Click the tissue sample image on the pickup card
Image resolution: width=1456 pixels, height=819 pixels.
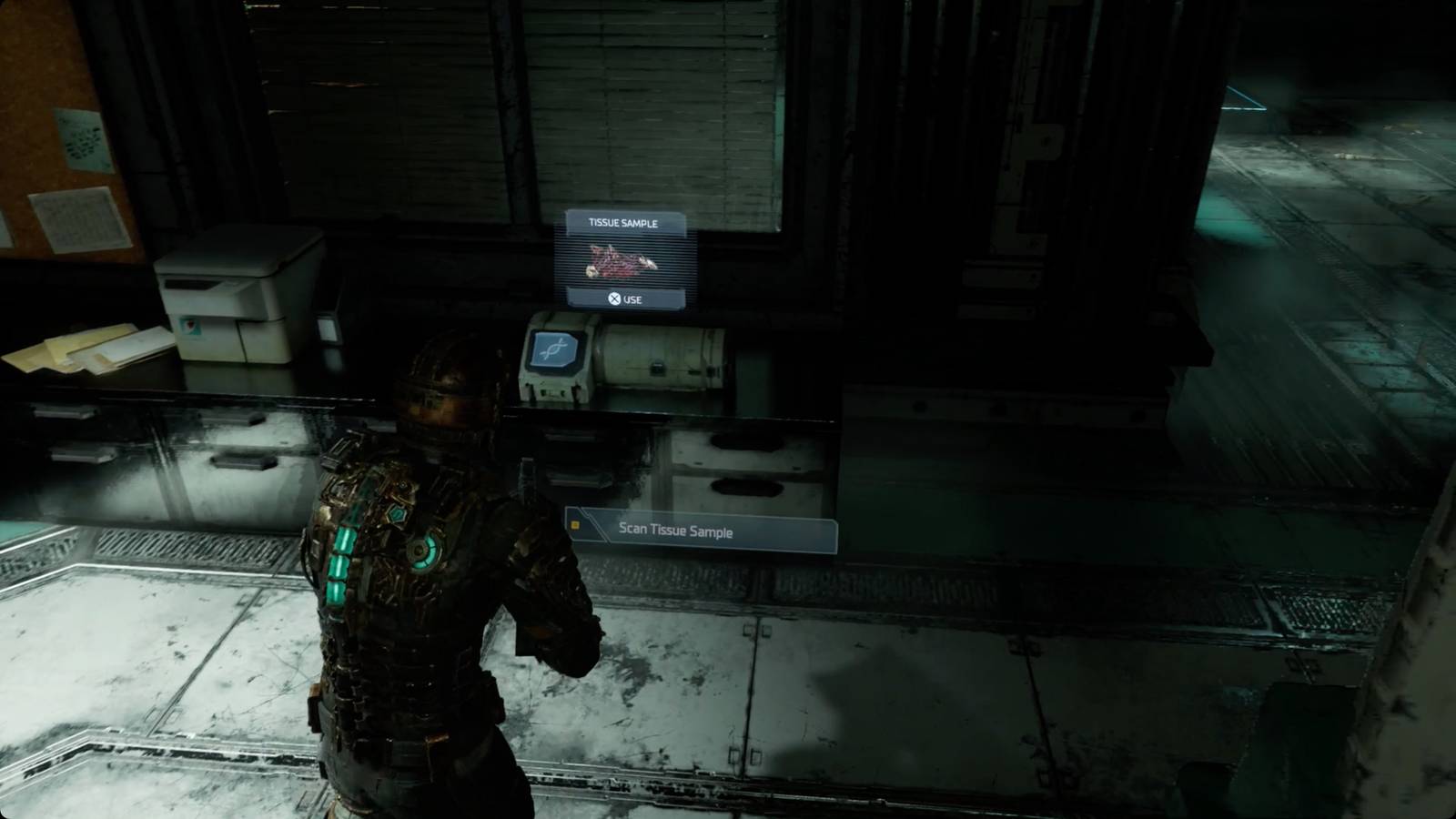[619, 260]
